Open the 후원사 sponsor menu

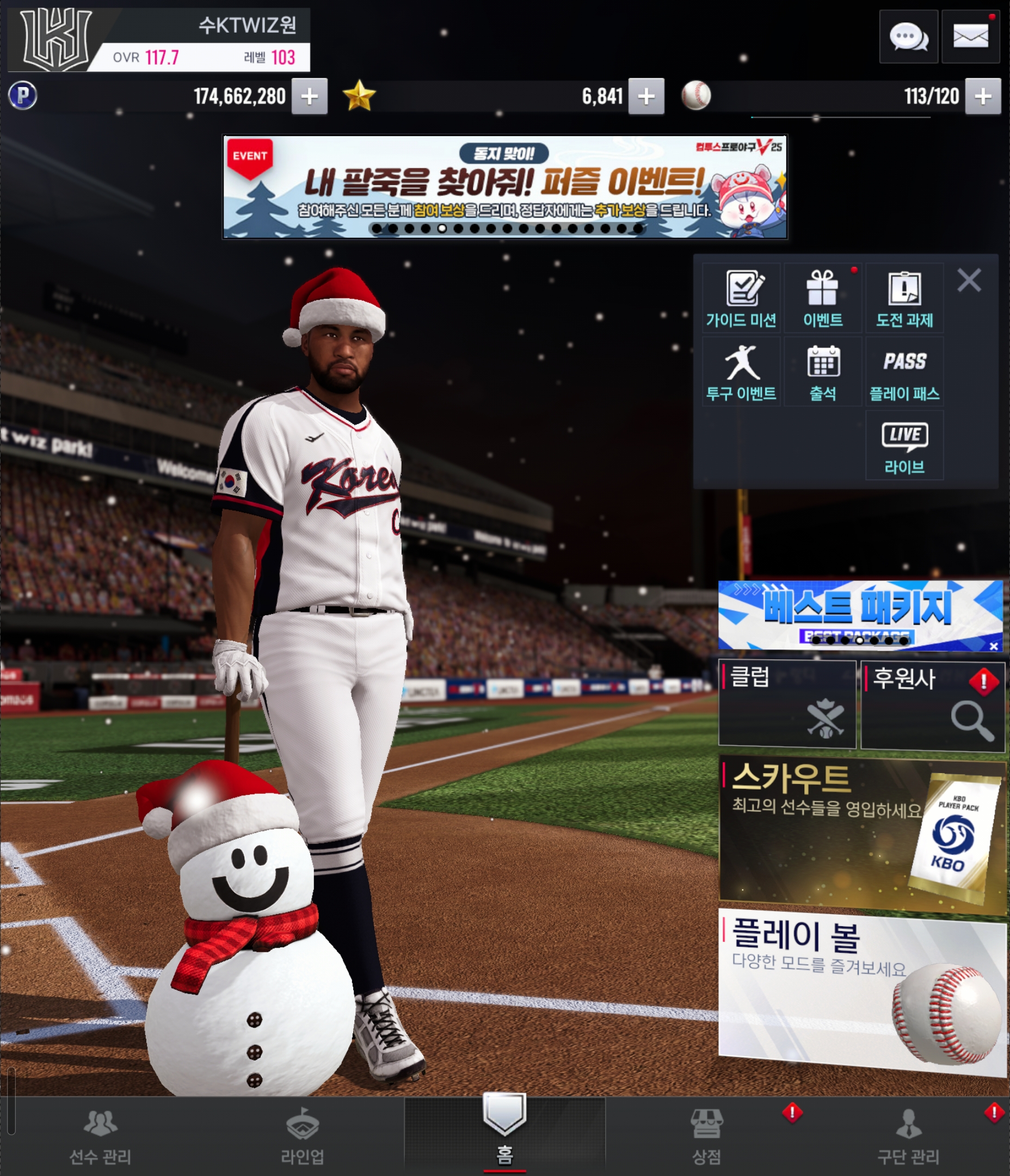[x=932, y=705]
